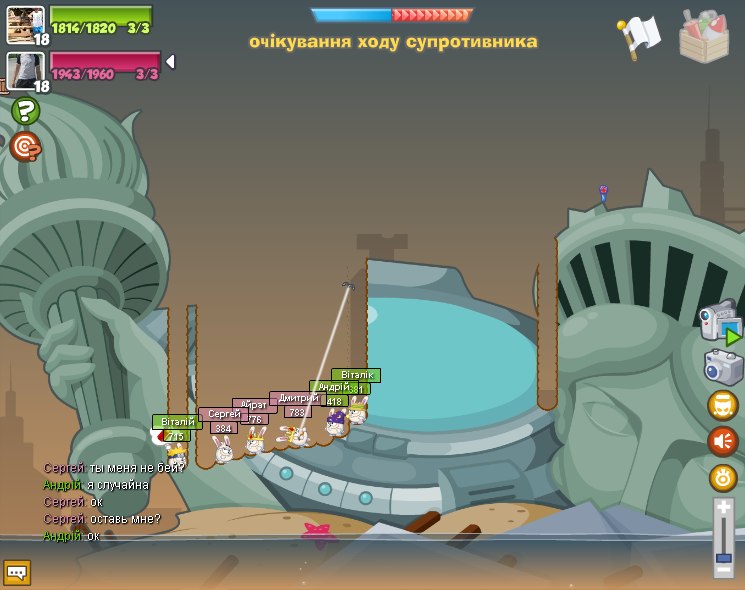Click the orange target hint button

click(x=25, y=147)
